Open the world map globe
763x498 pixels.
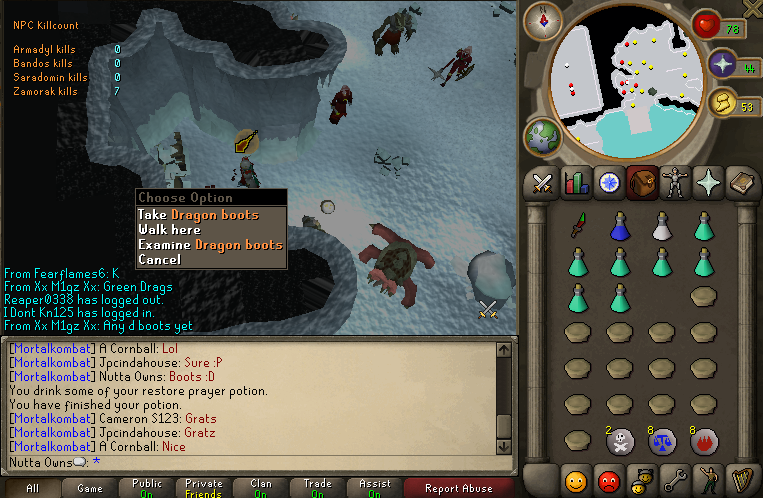coord(541,136)
